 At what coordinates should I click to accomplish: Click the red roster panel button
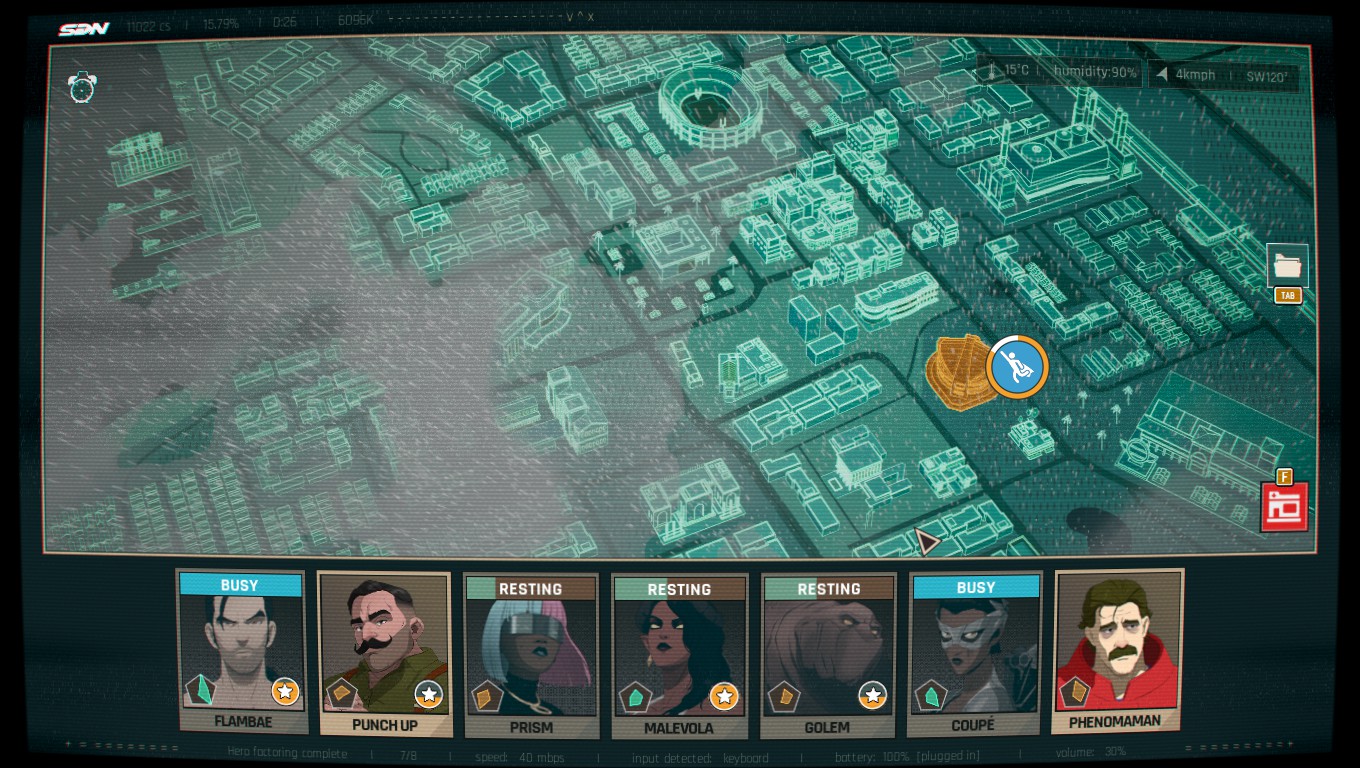(1284, 506)
